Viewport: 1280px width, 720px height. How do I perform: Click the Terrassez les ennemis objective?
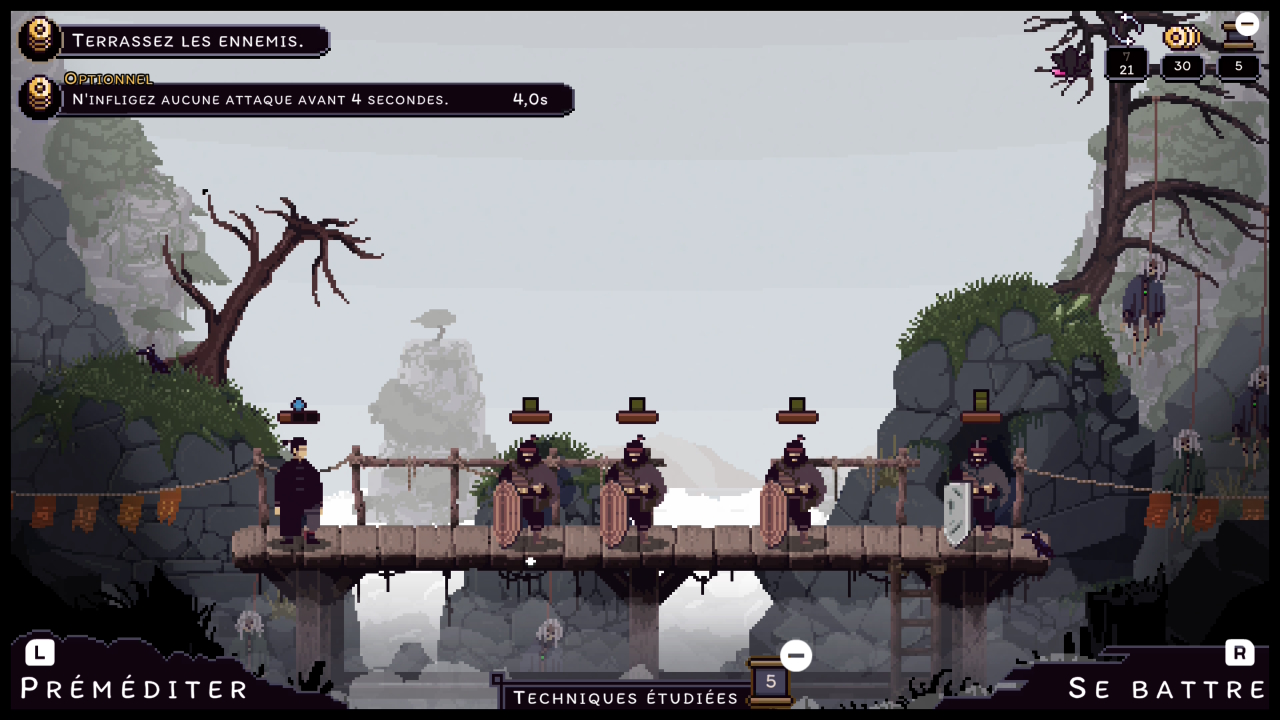pyautogui.click(x=188, y=41)
